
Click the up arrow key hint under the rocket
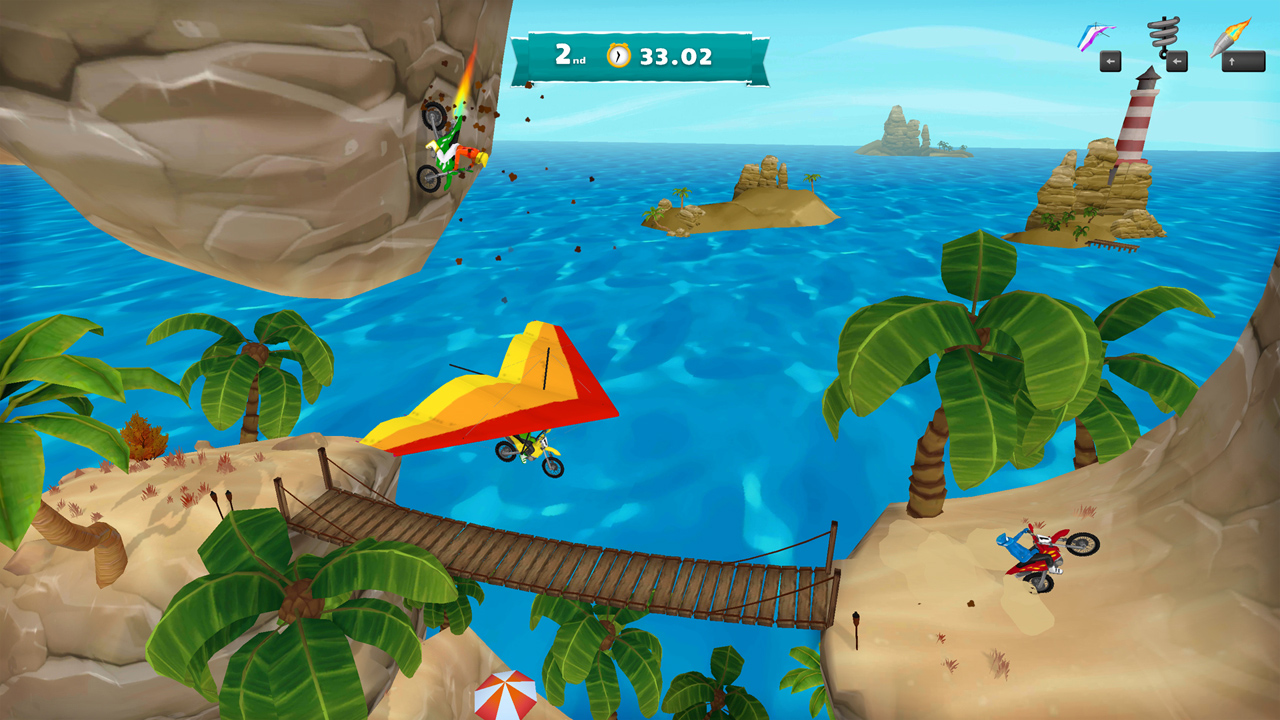click(x=1234, y=62)
